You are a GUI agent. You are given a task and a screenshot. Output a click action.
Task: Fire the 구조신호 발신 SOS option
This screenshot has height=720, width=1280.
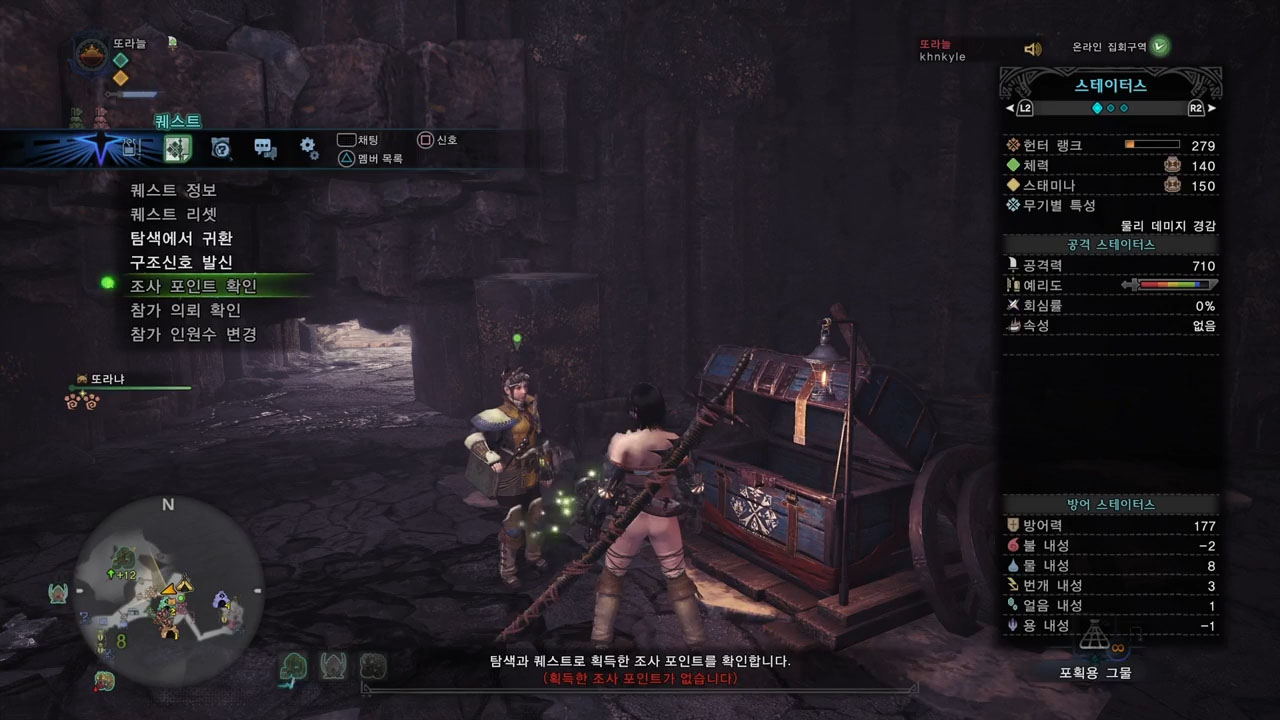coord(181,262)
